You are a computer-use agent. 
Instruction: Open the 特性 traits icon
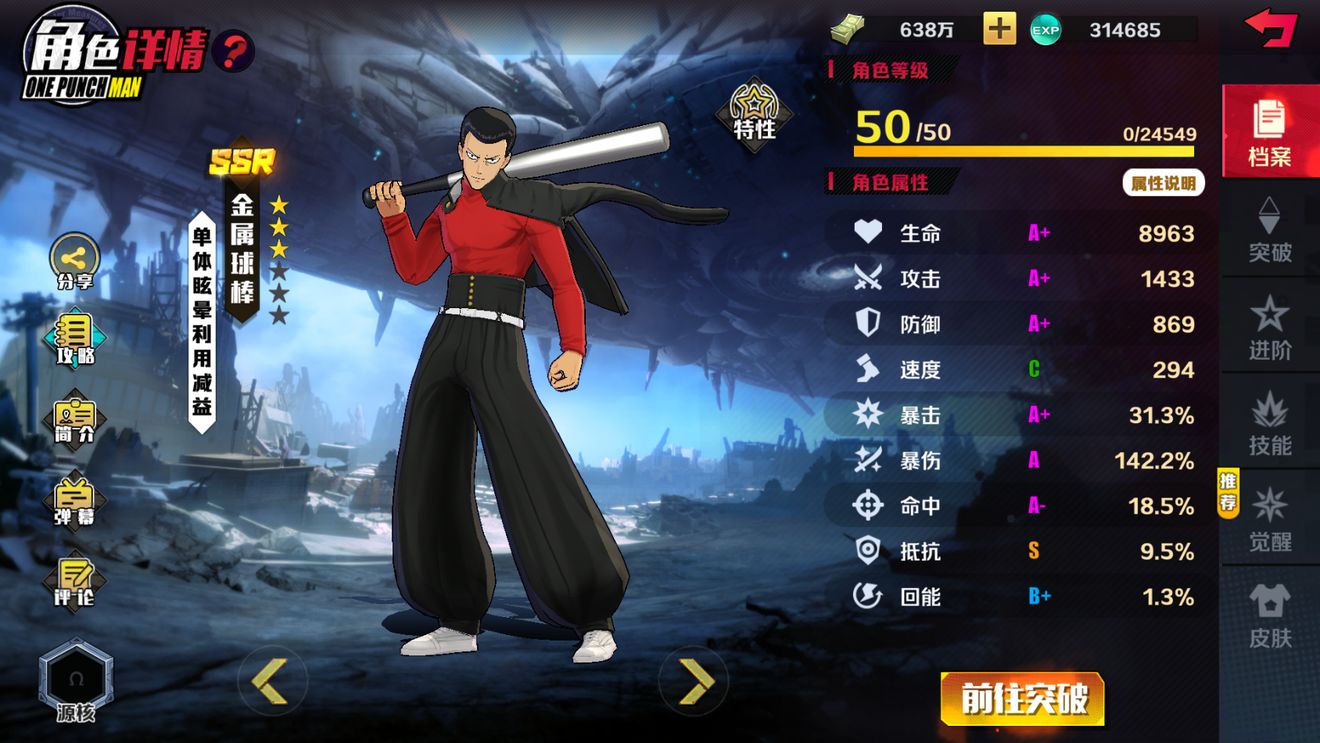754,113
